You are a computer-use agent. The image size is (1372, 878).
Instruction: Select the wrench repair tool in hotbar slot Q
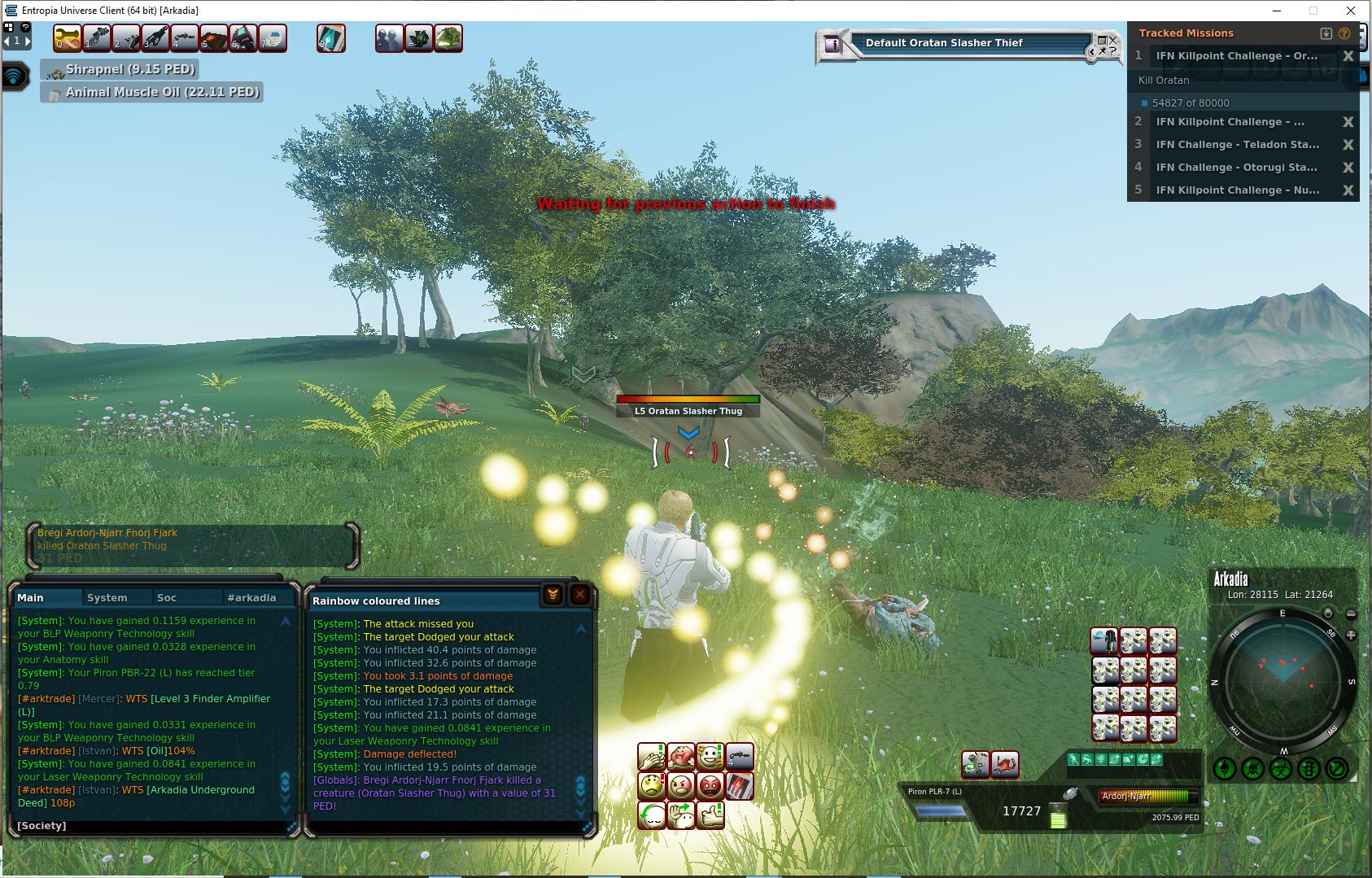pos(68,38)
